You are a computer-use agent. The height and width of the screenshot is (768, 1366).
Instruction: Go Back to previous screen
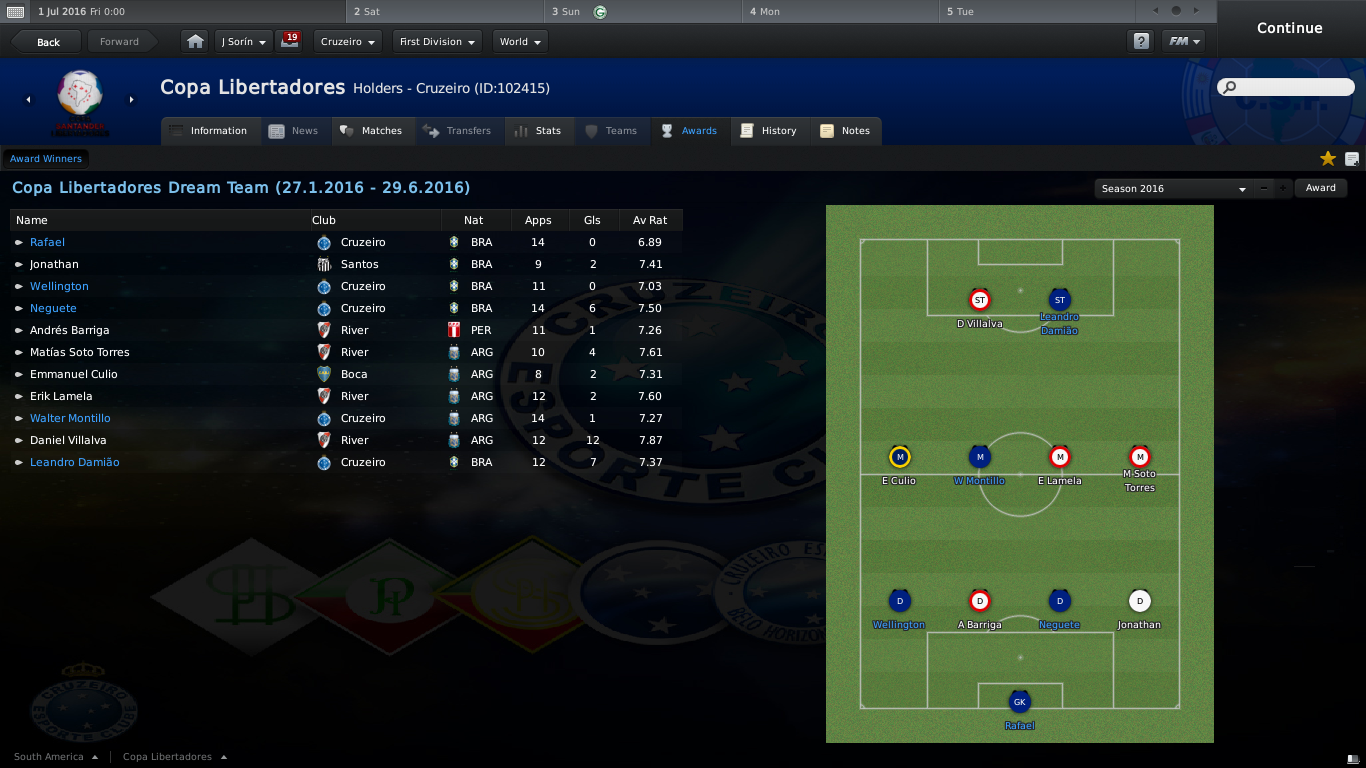click(47, 42)
